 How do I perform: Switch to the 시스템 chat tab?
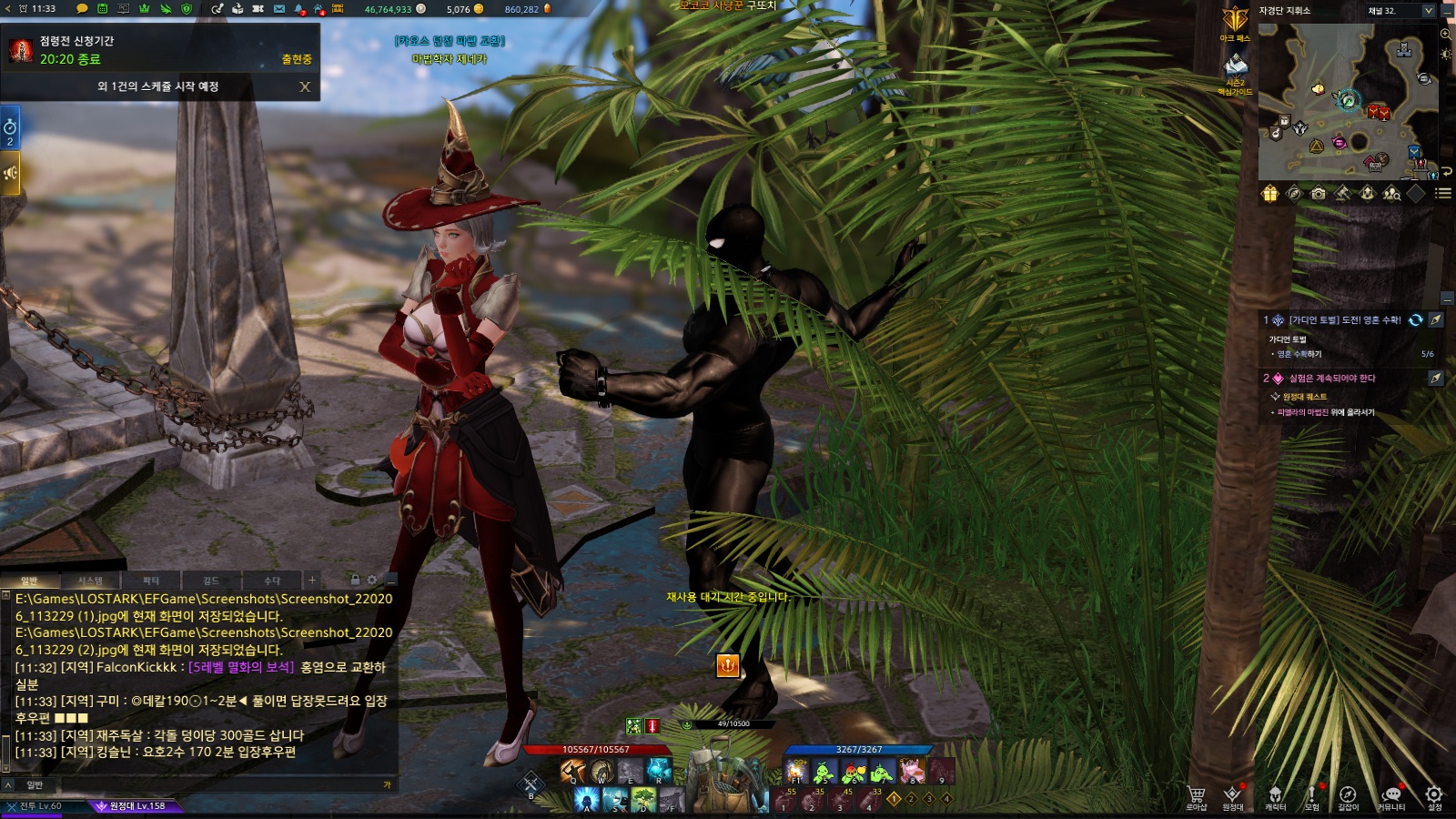point(90,581)
